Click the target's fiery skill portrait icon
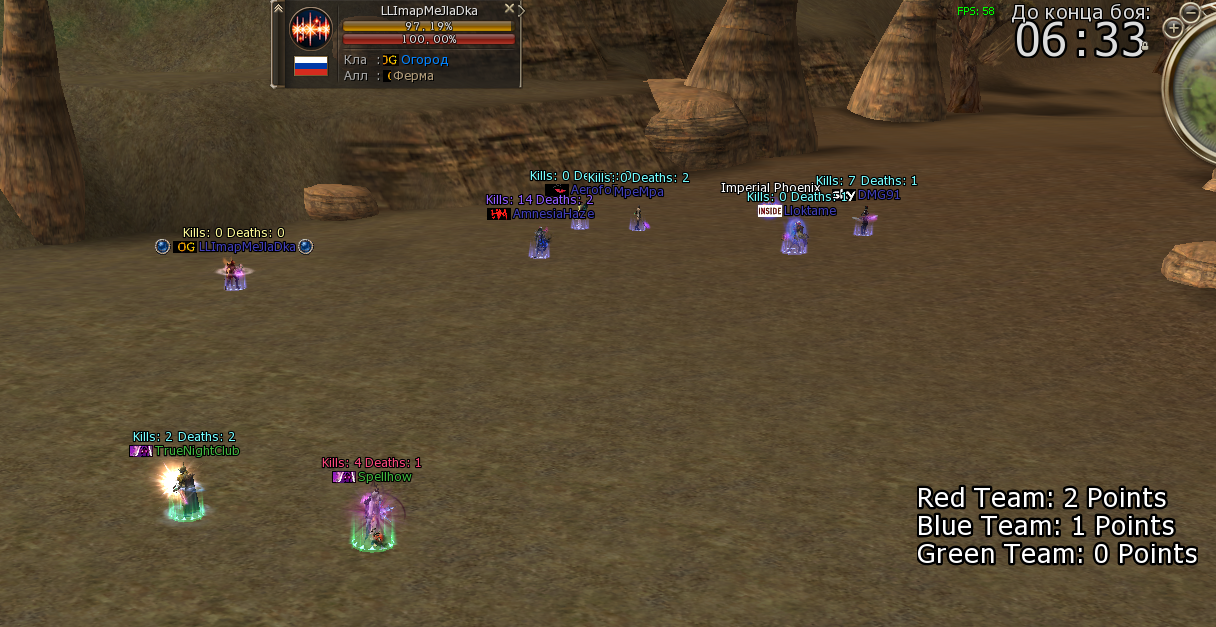 [x=310, y=28]
